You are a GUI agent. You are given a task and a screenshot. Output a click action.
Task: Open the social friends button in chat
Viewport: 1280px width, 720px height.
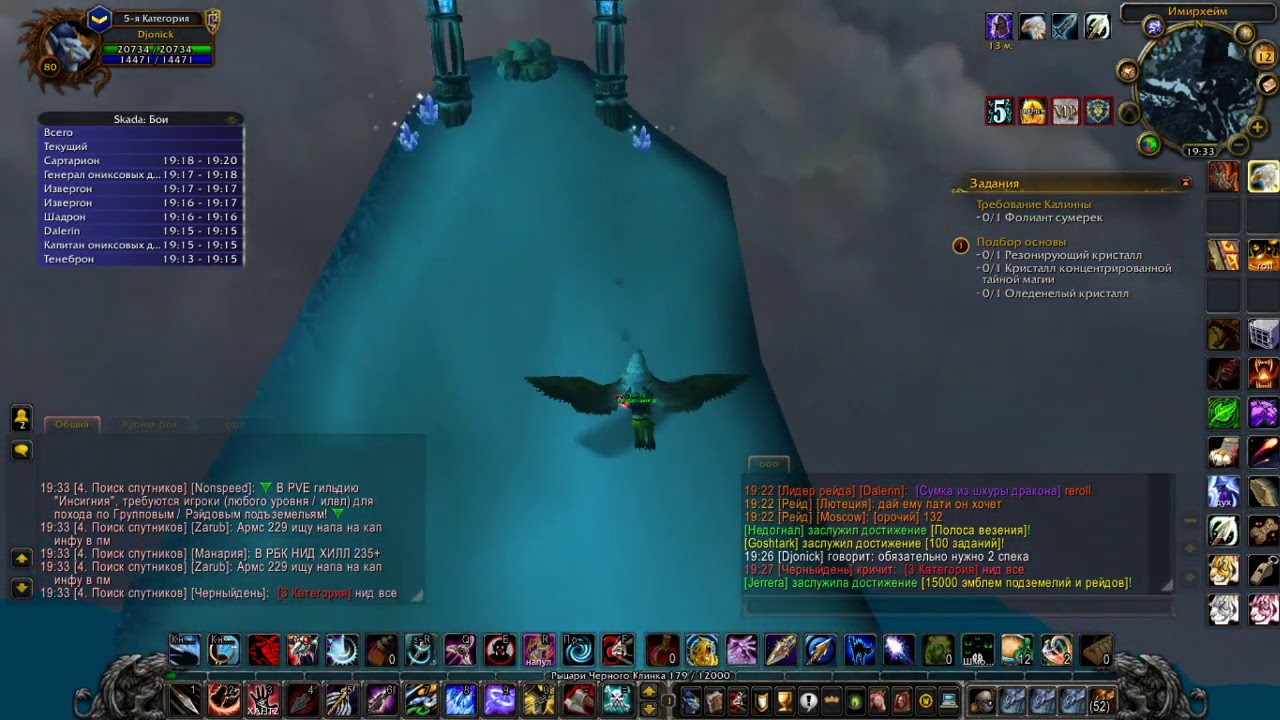point(21,419)
